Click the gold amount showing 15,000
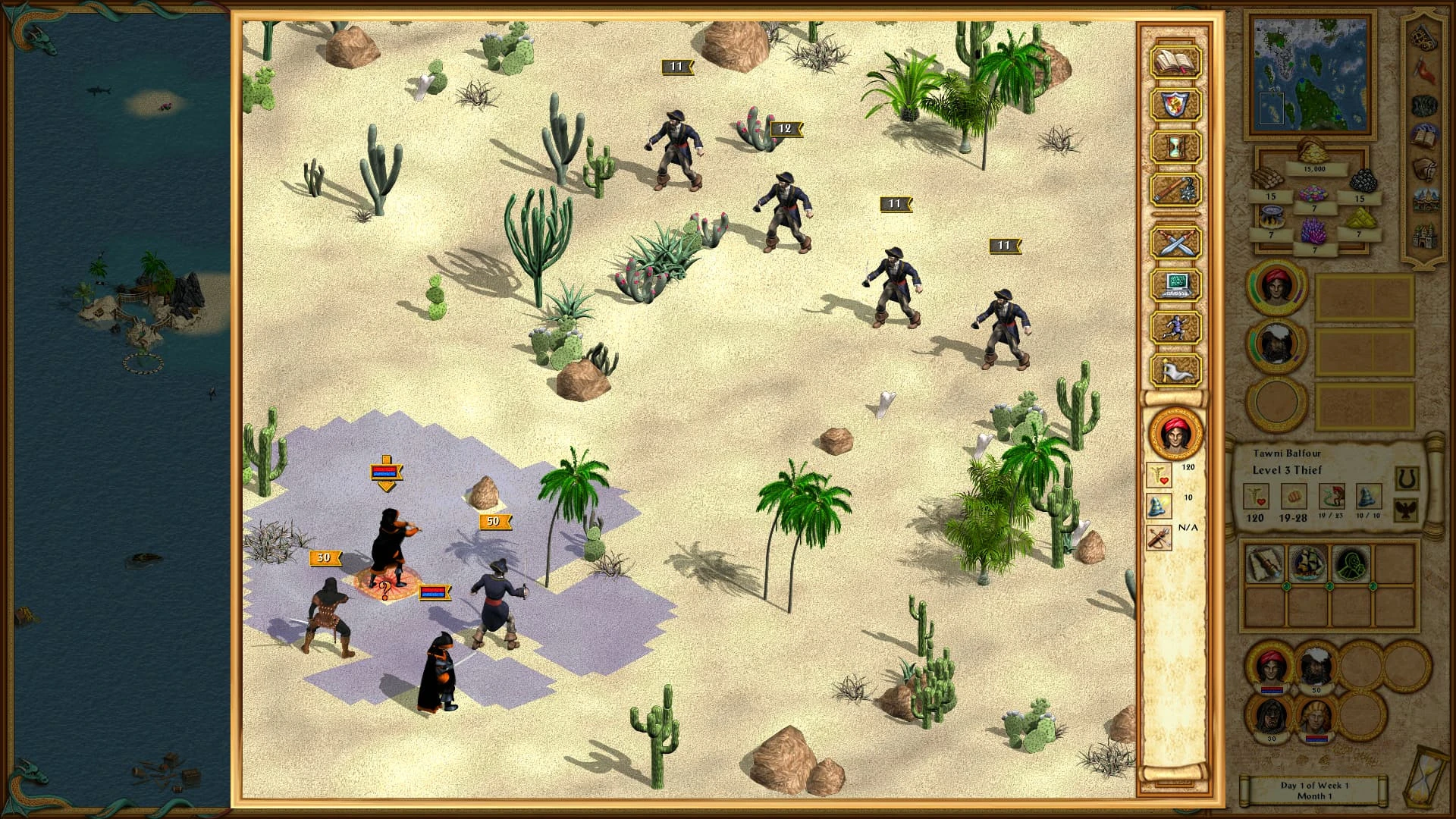This screenshot has height=819, width=1456. click(x=1316, y=168)
